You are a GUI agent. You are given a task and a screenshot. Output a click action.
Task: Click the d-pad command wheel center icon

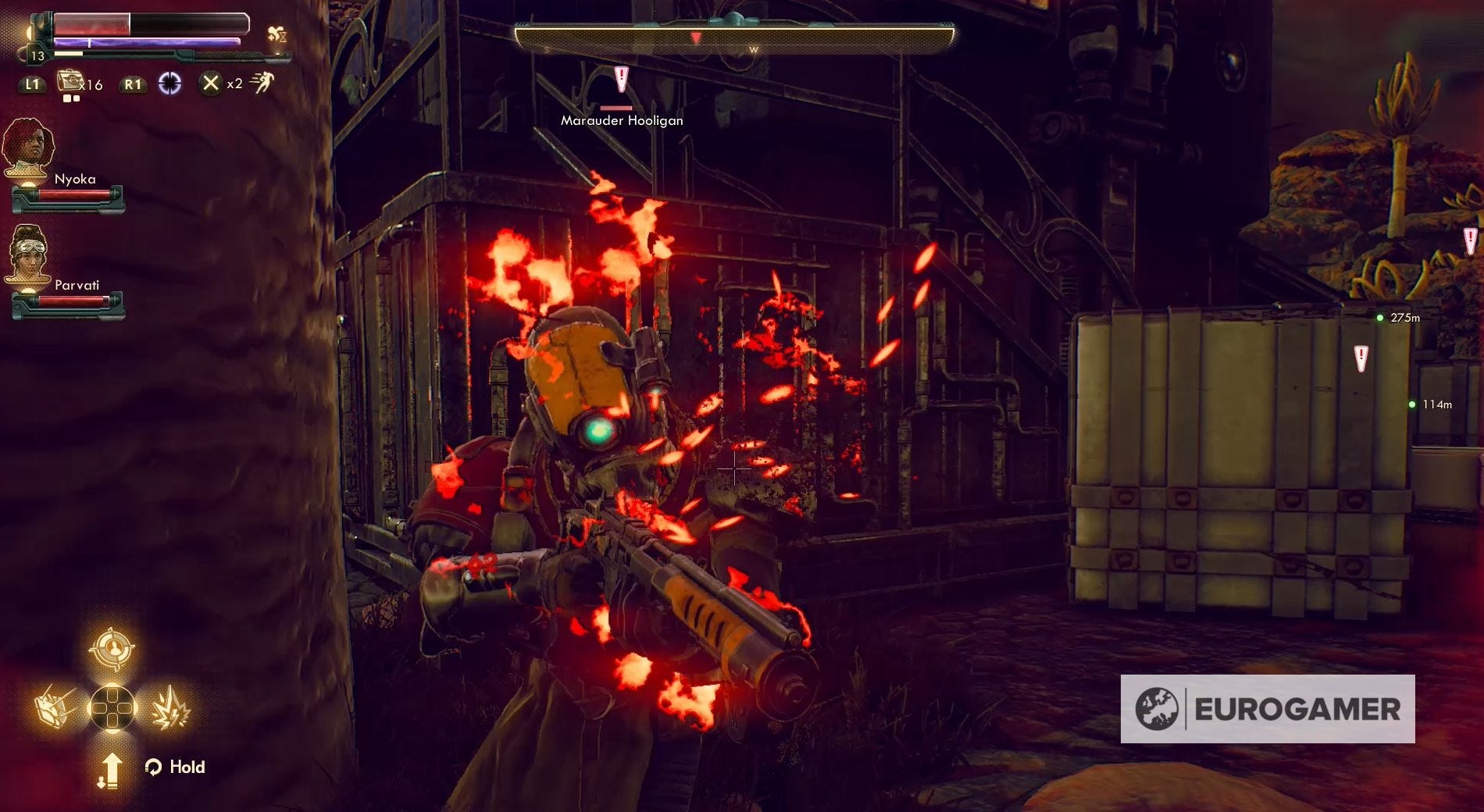coord(112,707)
